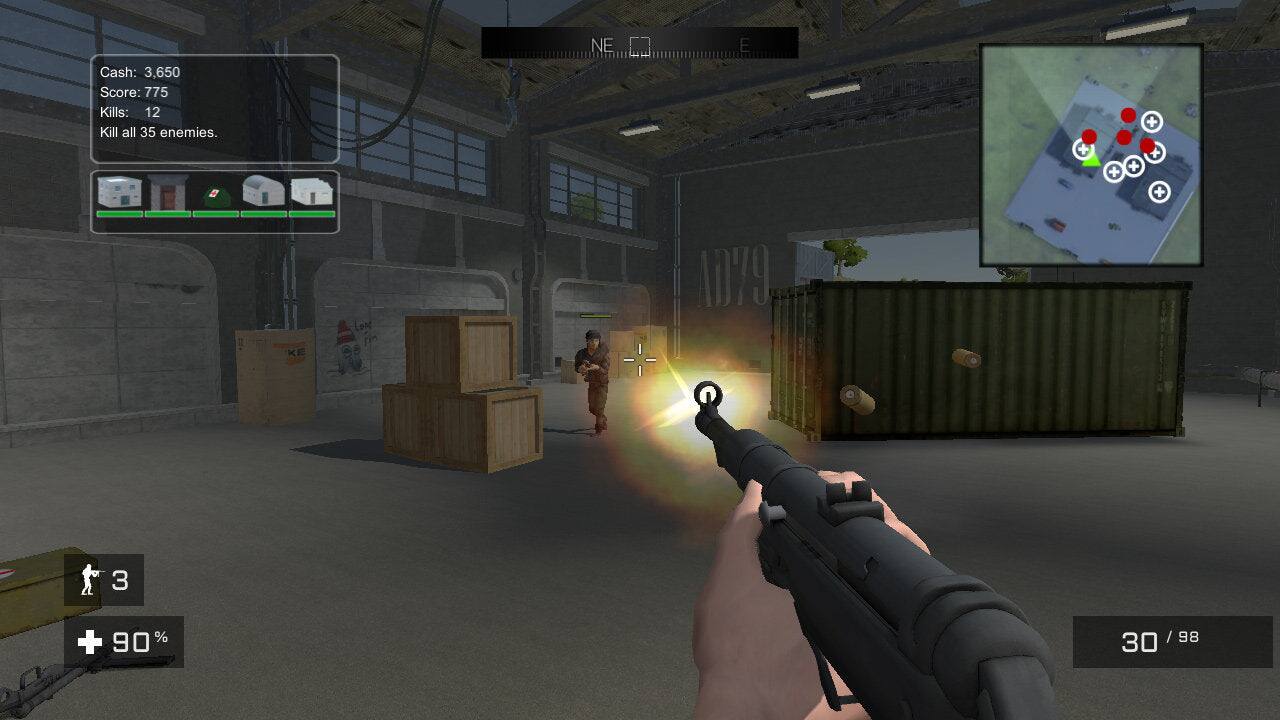This screenshot has width=1280, height=720.
Task: Click the NE heading on the compass bar
Action: [x=602, y=44]
